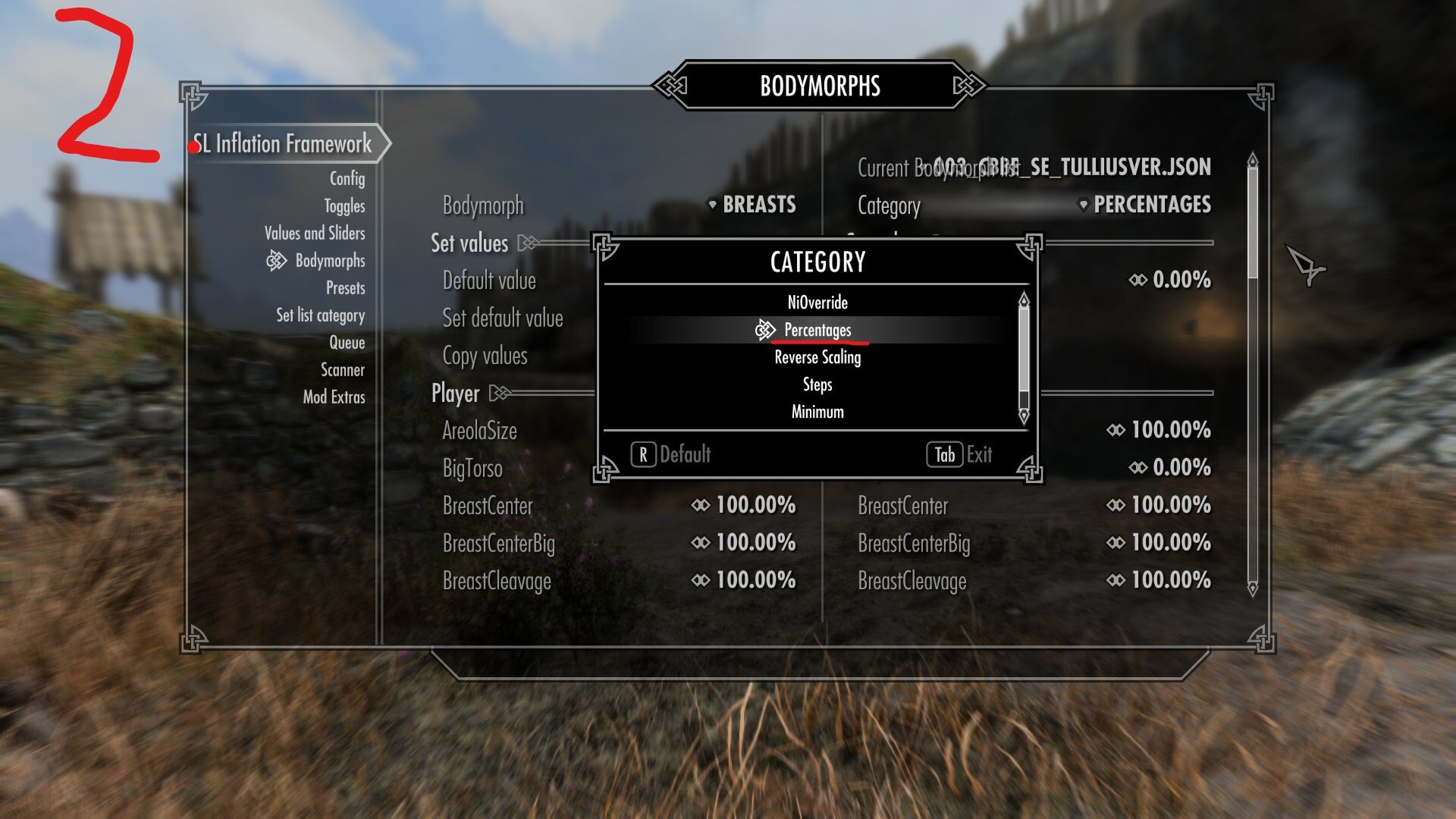Viewport: 1456px width, 819px height.
Task: Adjust Player BreastCenter percentage slider
Action: 744,505
